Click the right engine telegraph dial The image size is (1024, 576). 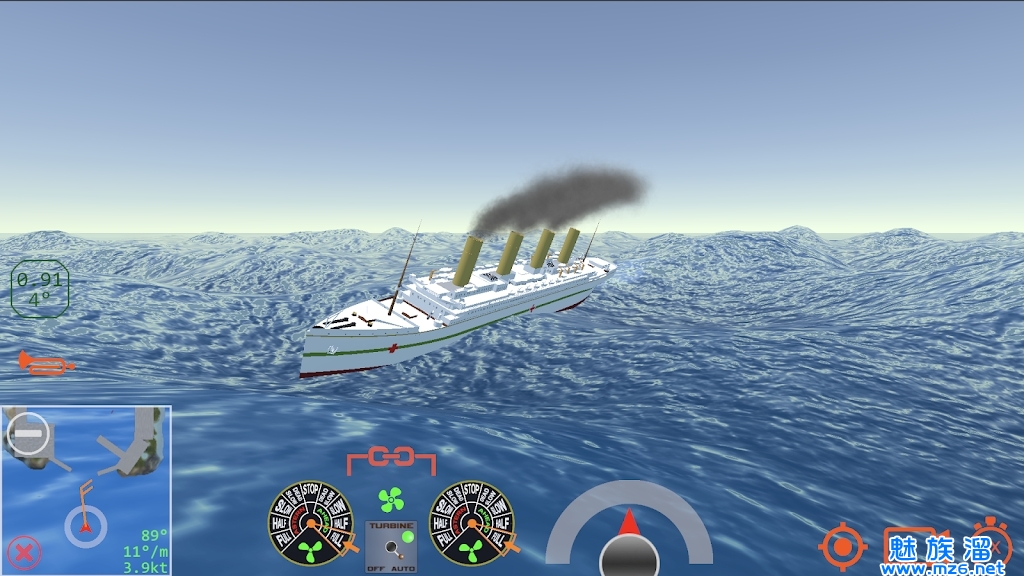click(471, 522)
